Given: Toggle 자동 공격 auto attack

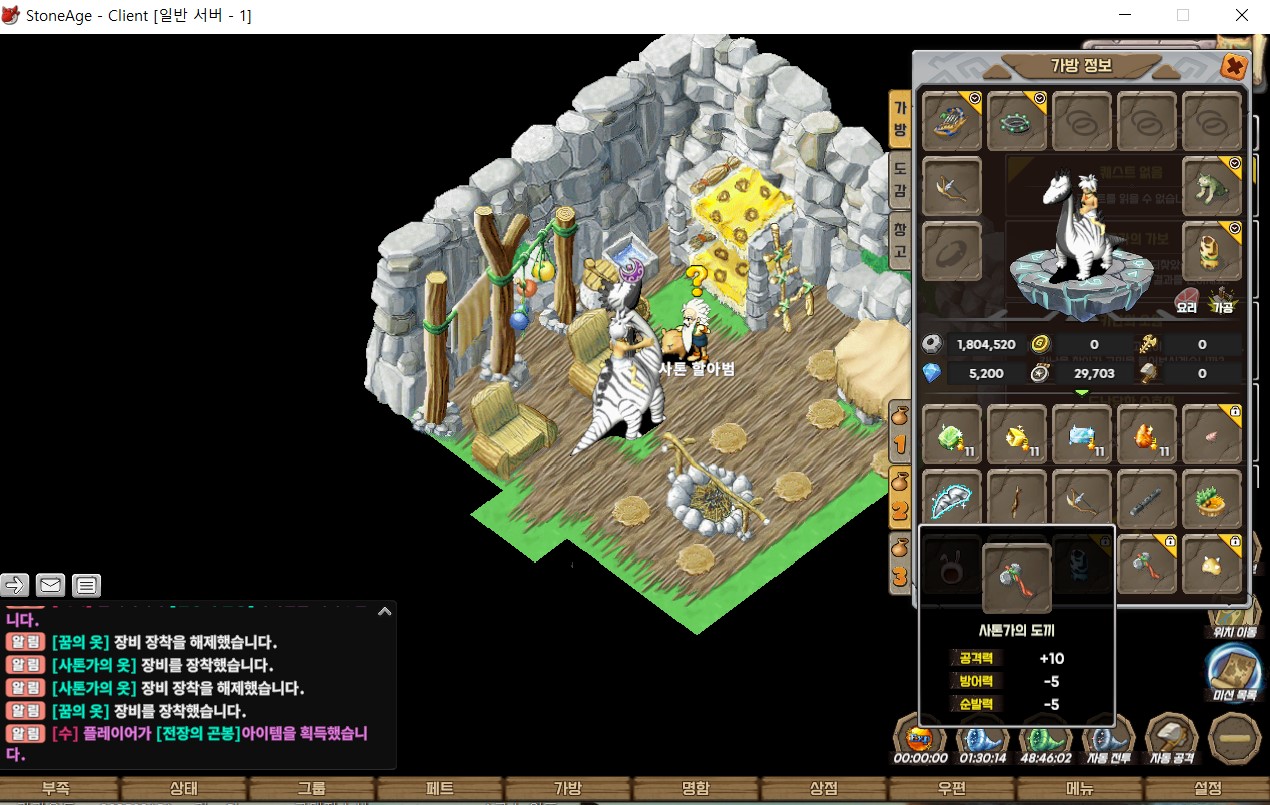Looking at the screenshot, I should [x=1170, y=740].
